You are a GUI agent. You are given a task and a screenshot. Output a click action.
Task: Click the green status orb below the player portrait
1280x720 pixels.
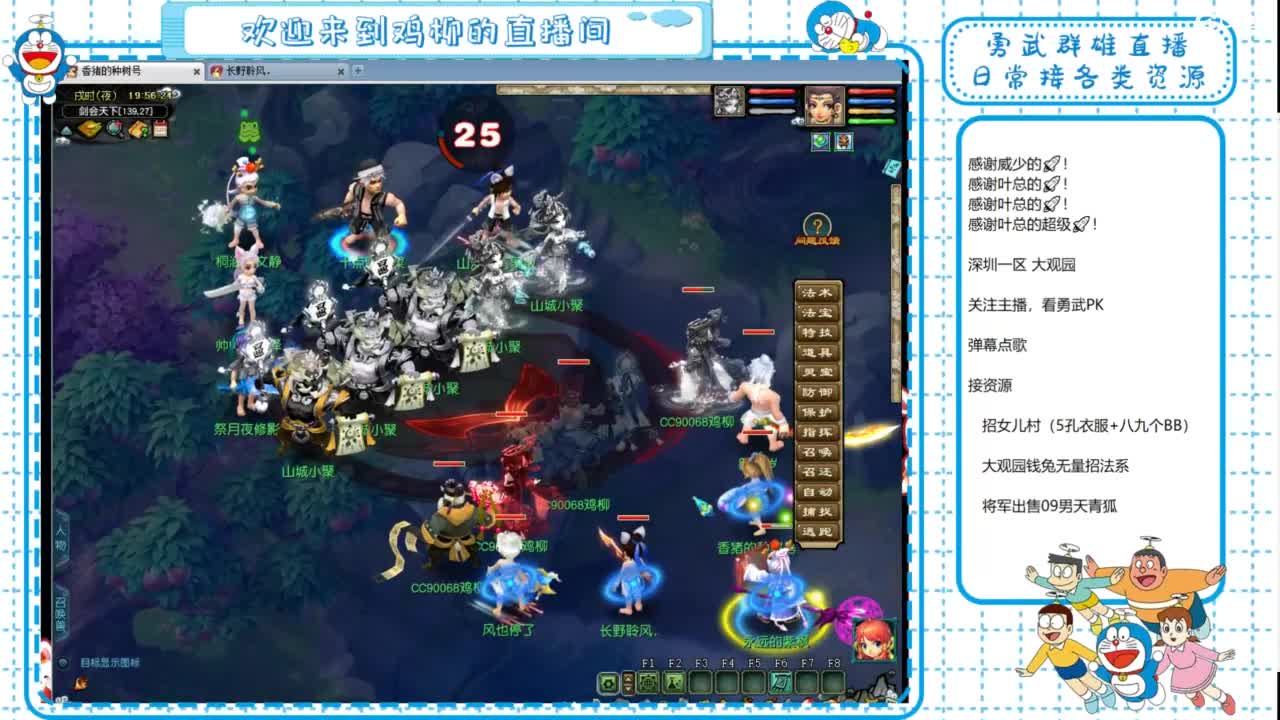click(x=819, y=140)
